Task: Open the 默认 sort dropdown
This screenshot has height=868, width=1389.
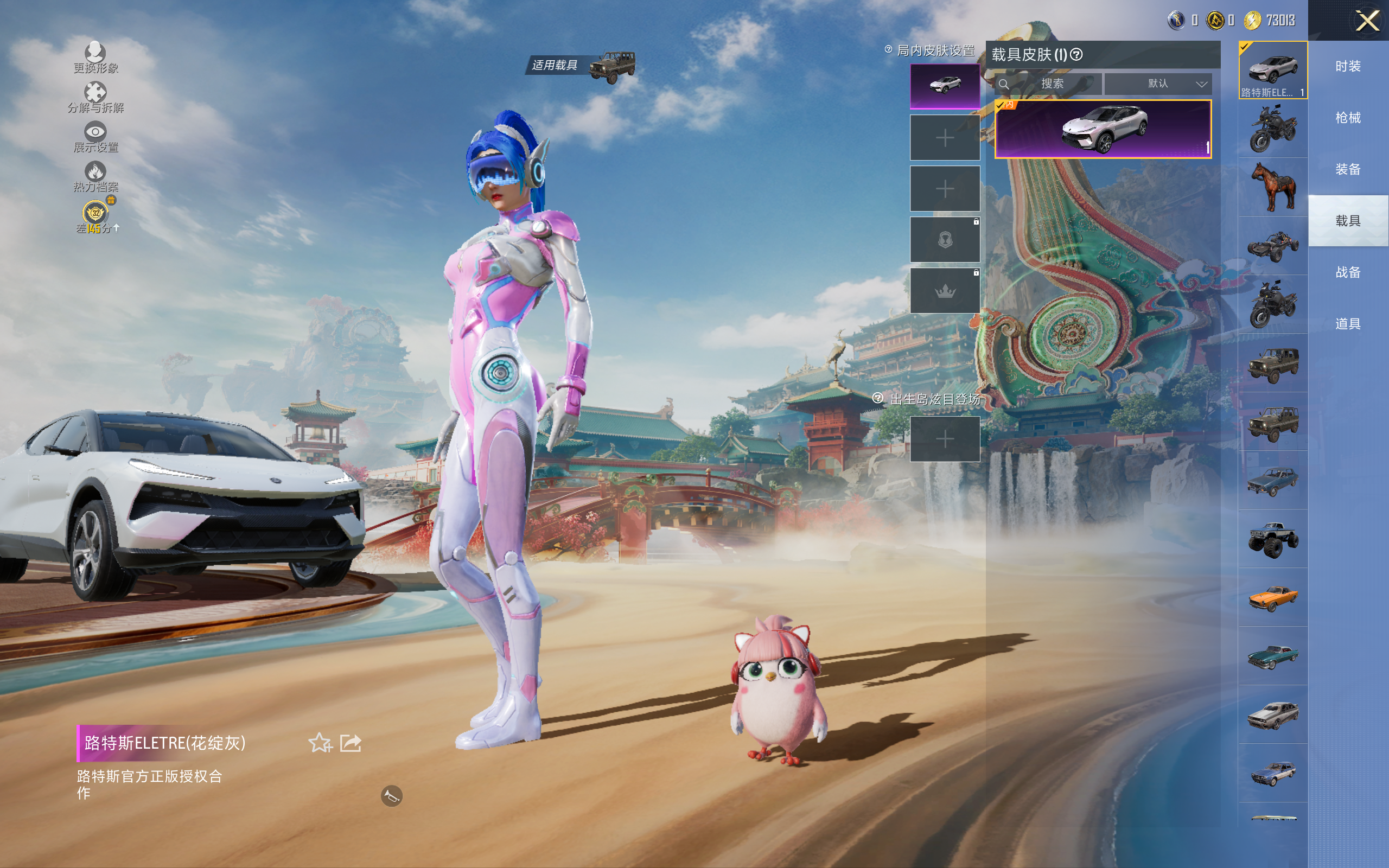Action: pyautogui.click(x=1158, y=84)
